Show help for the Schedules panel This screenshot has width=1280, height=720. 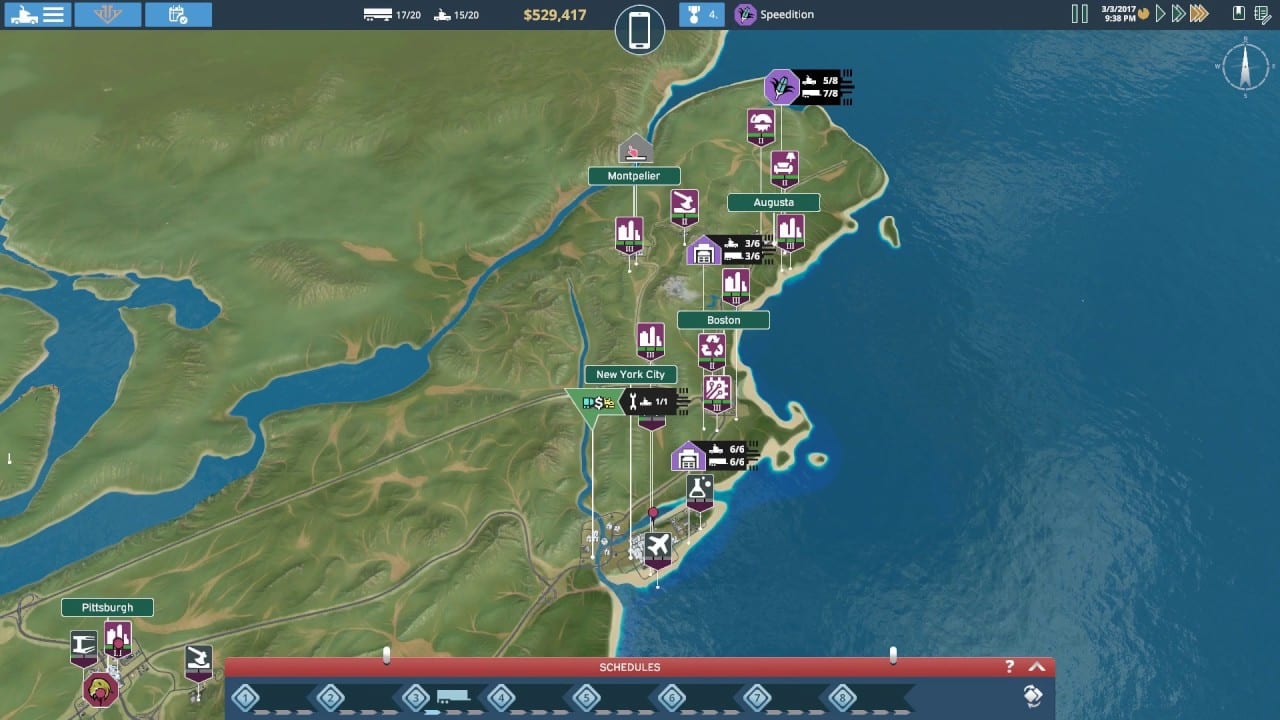[x=1010, y=667]
